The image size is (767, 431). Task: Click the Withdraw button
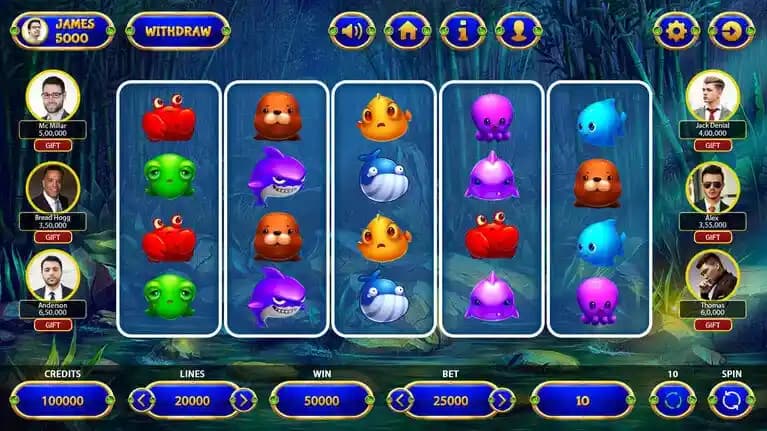coord(178,31)
